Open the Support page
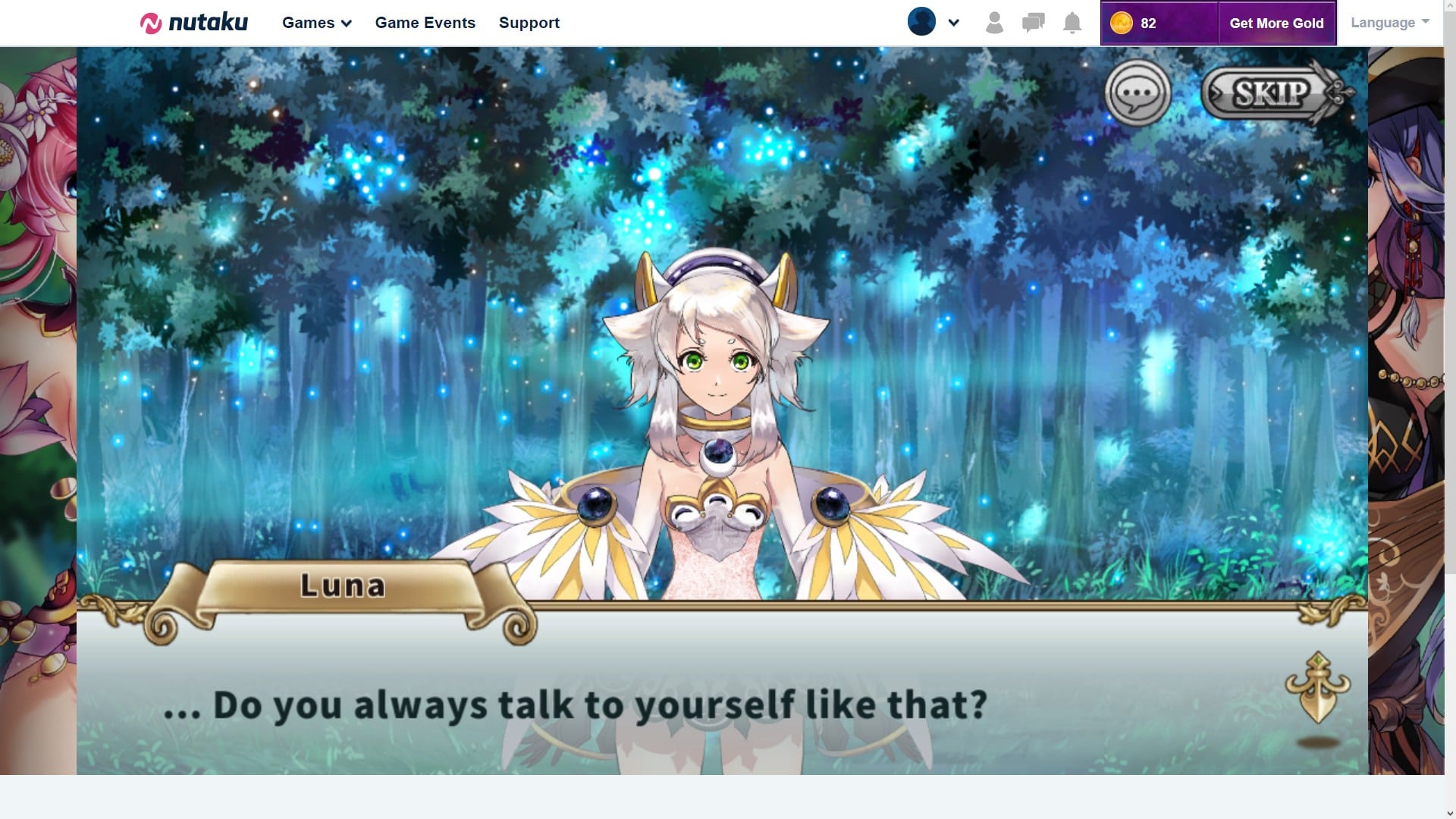Viewport: 1456px width, 819px height. (529, 23)
